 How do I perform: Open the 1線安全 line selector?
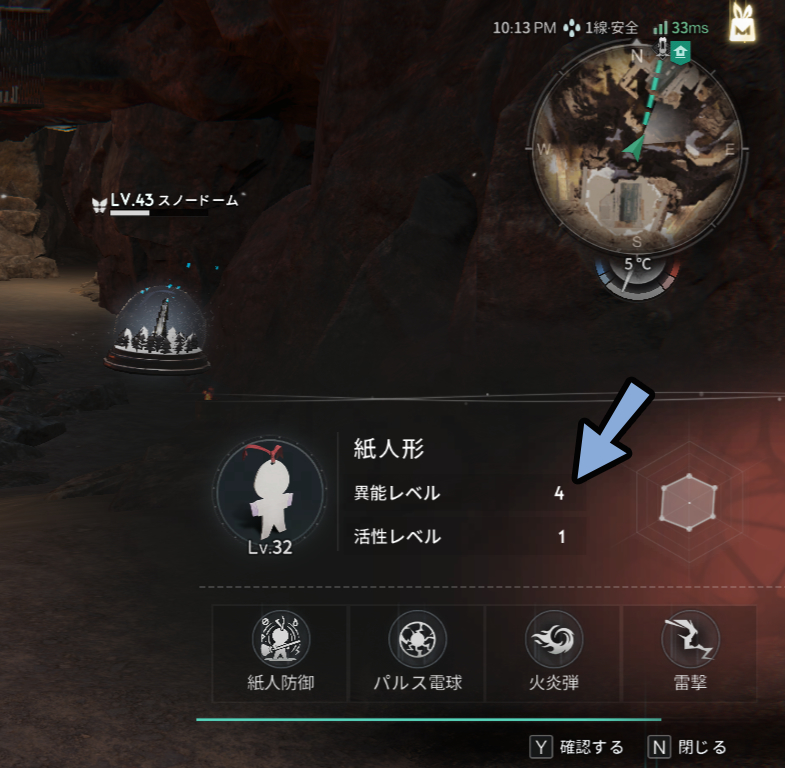[601, 28]
